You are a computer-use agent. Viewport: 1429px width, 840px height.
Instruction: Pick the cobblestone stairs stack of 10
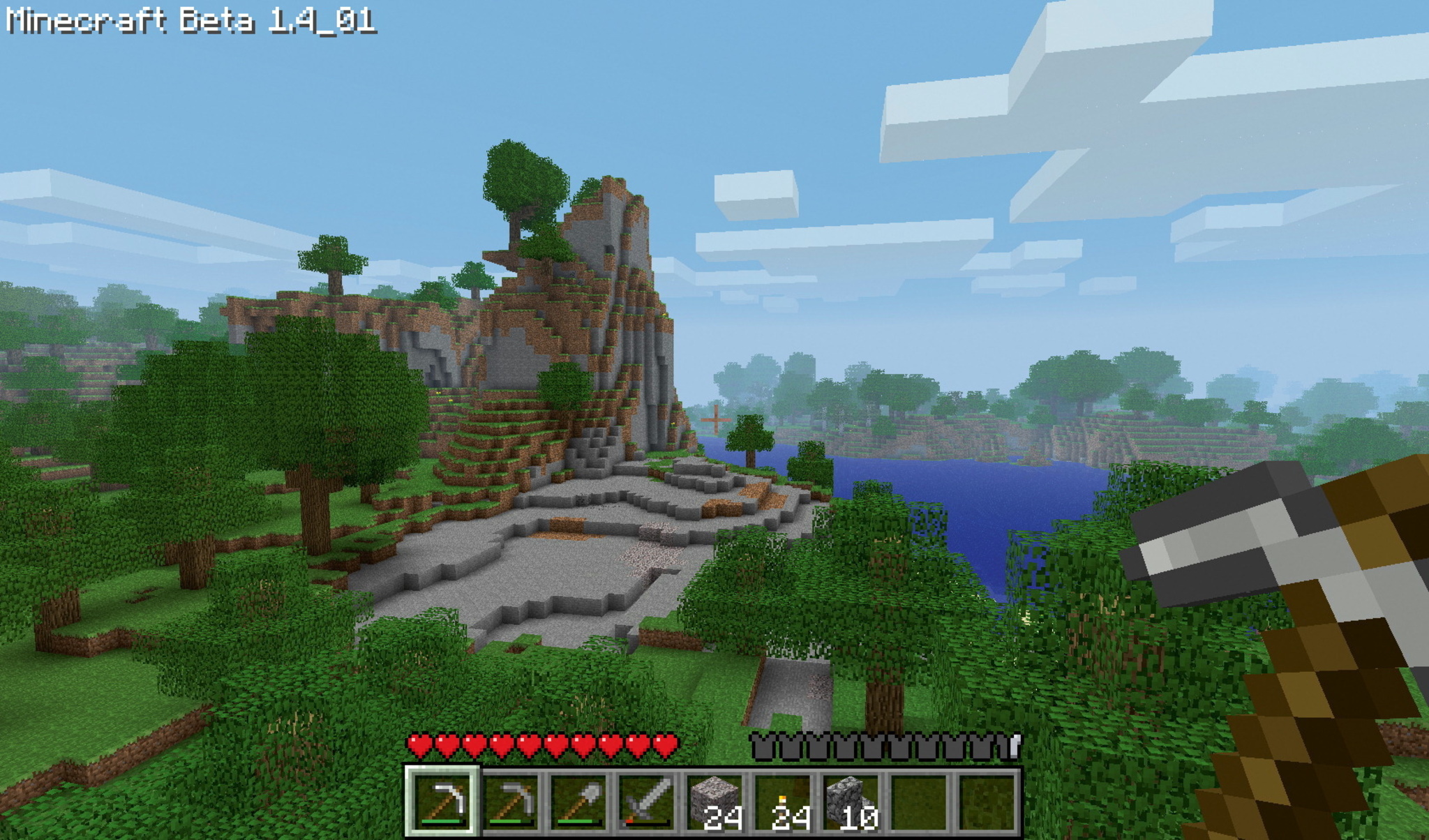click(851, 802)
